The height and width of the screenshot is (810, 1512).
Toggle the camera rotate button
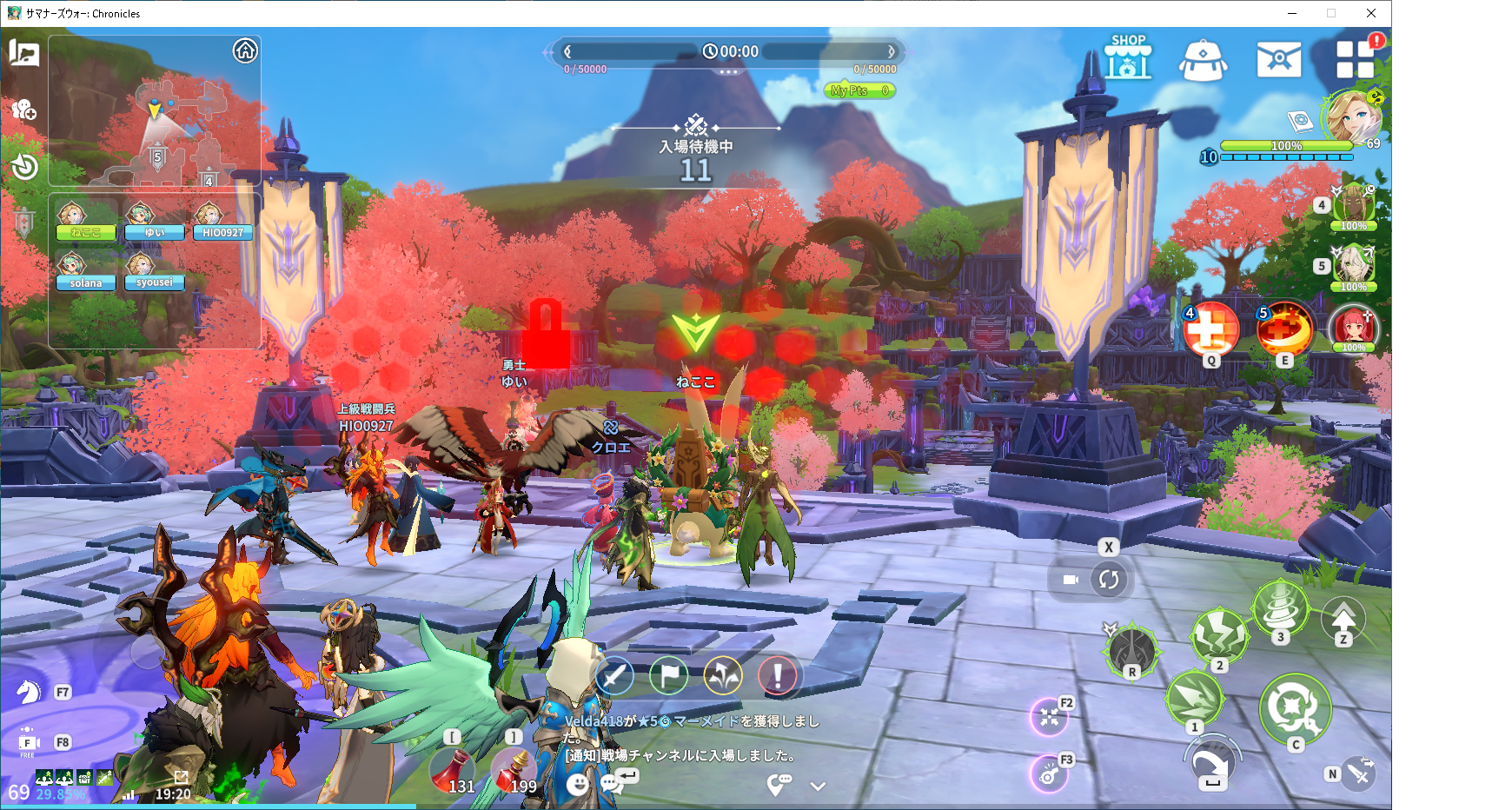tap(1108, 580)
